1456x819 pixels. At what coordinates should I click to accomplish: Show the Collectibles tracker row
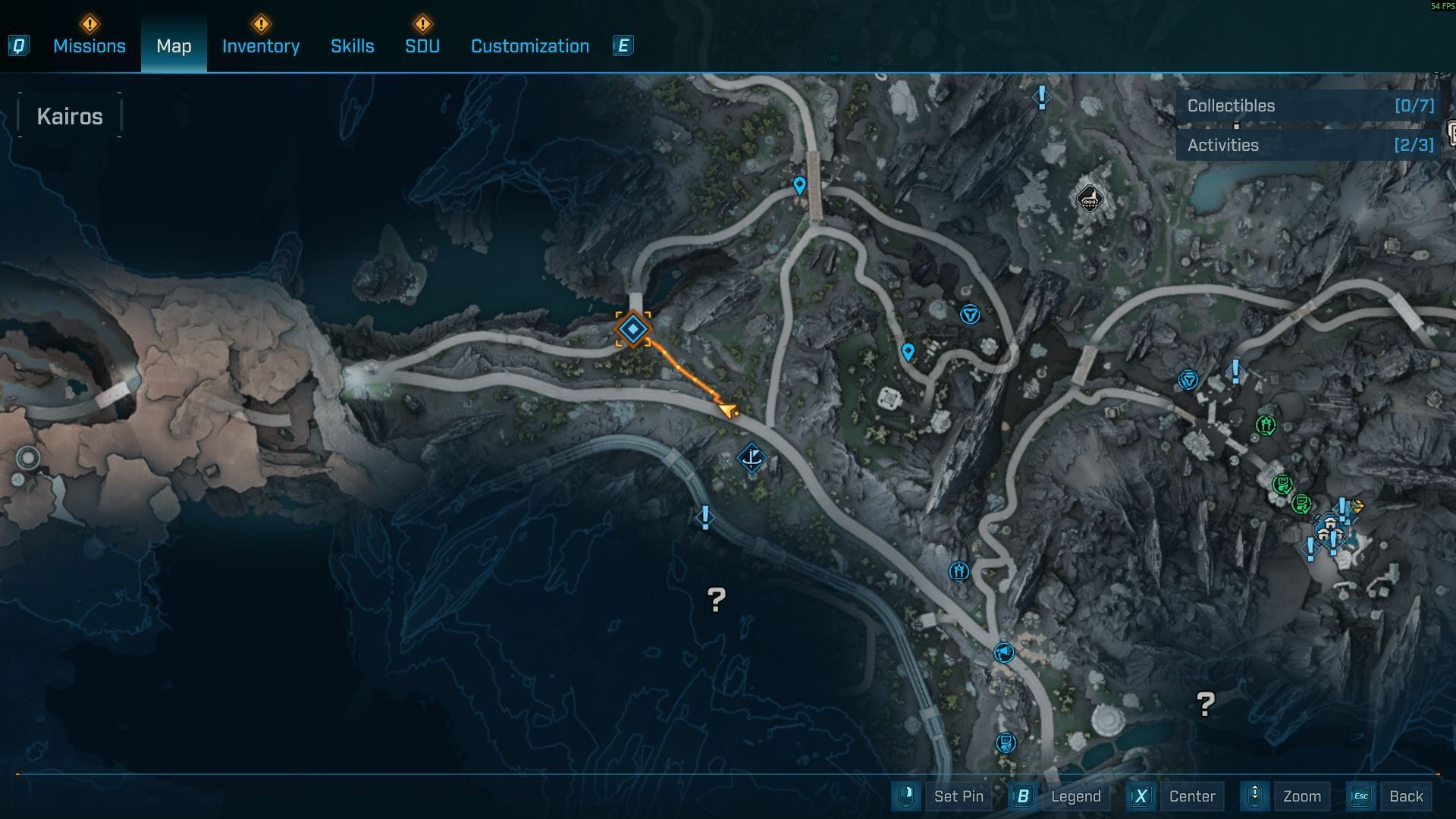click(x=1309, y=106)
